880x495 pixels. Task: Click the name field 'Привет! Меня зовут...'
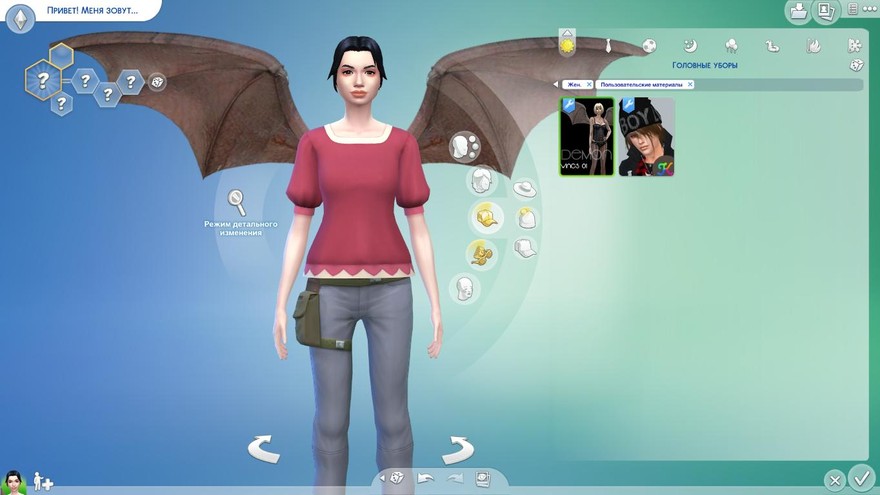(90, 11)
